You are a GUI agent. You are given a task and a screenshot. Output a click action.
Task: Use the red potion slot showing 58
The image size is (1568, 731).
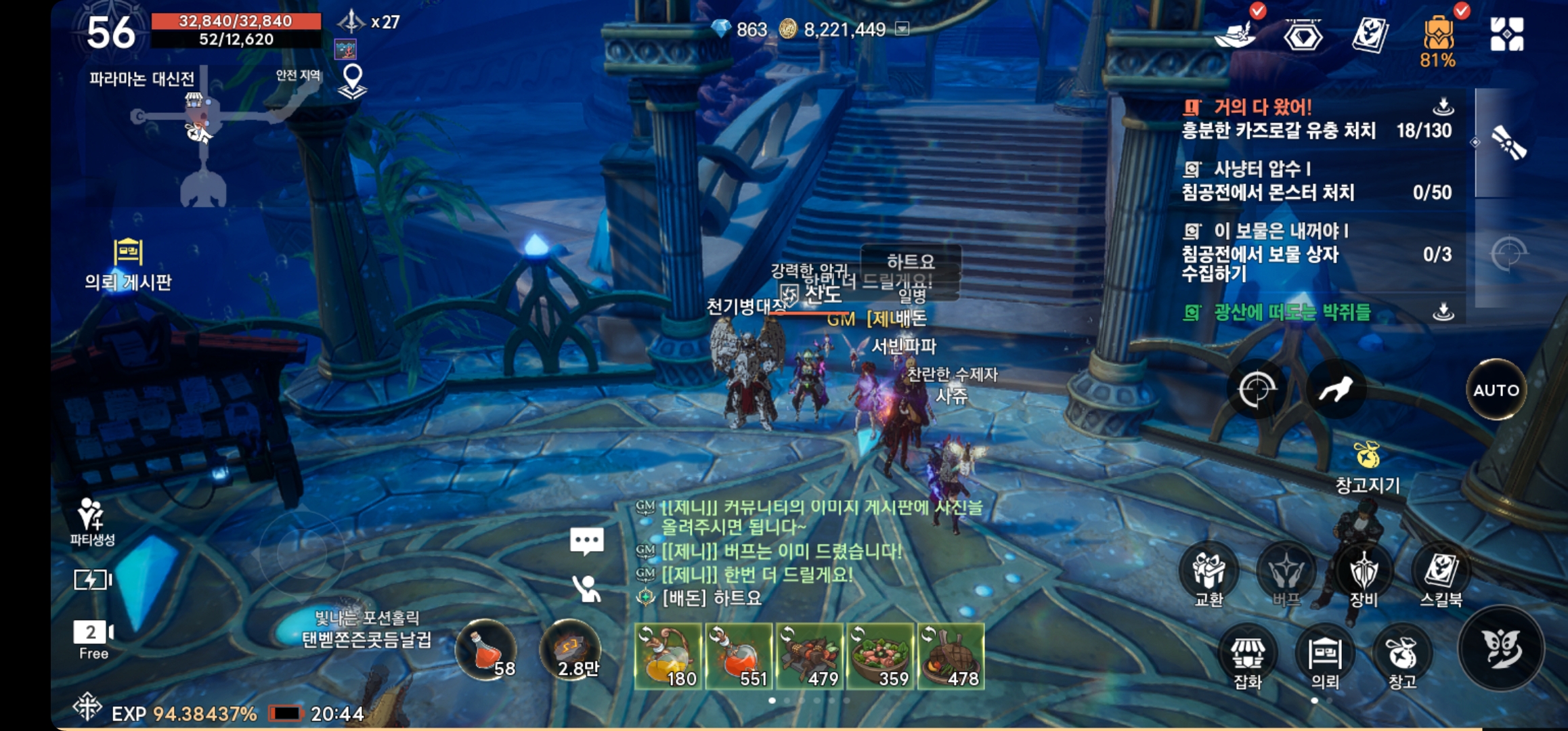coord(486,650)
